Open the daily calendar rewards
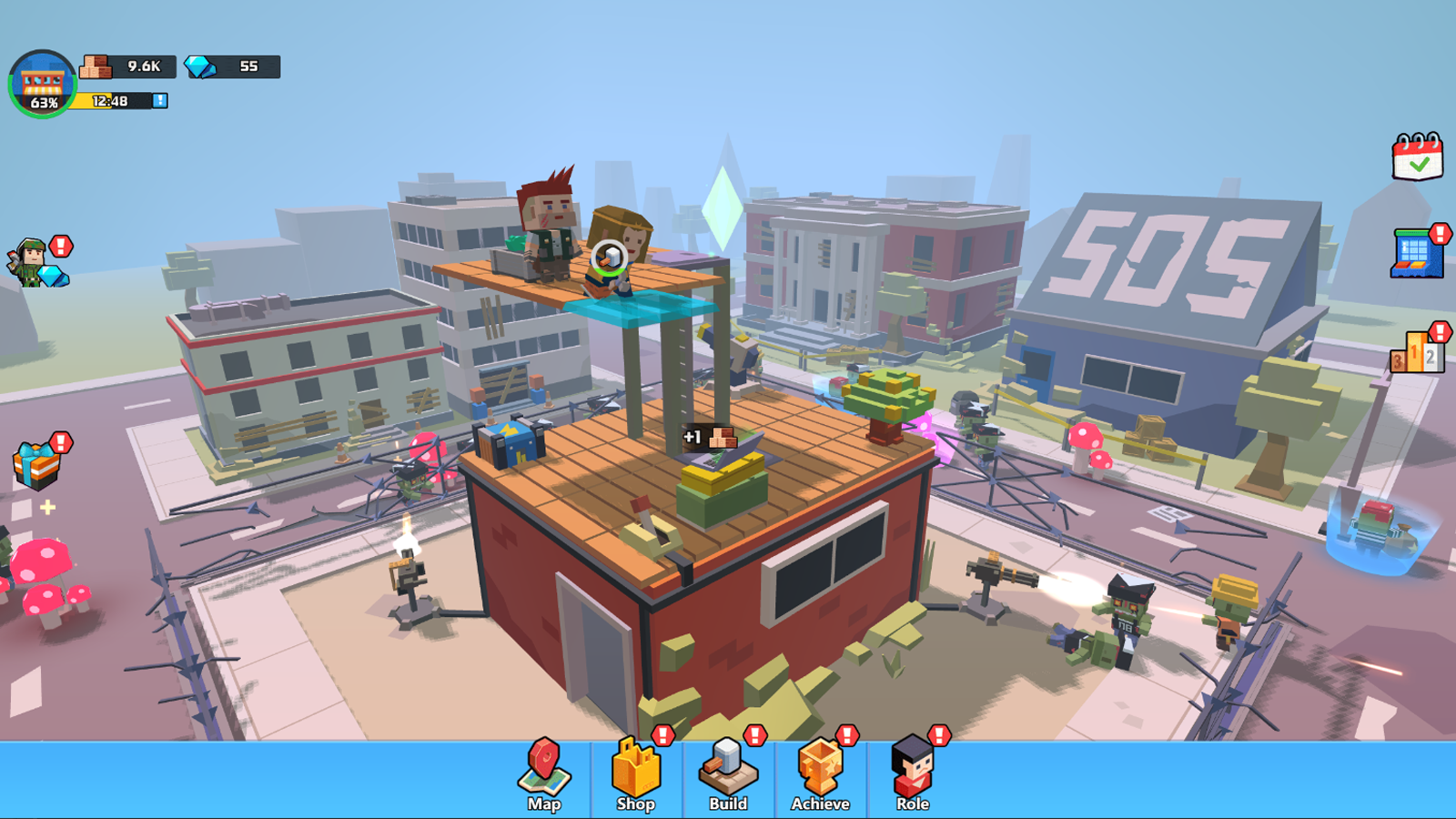 [1418, 162]
